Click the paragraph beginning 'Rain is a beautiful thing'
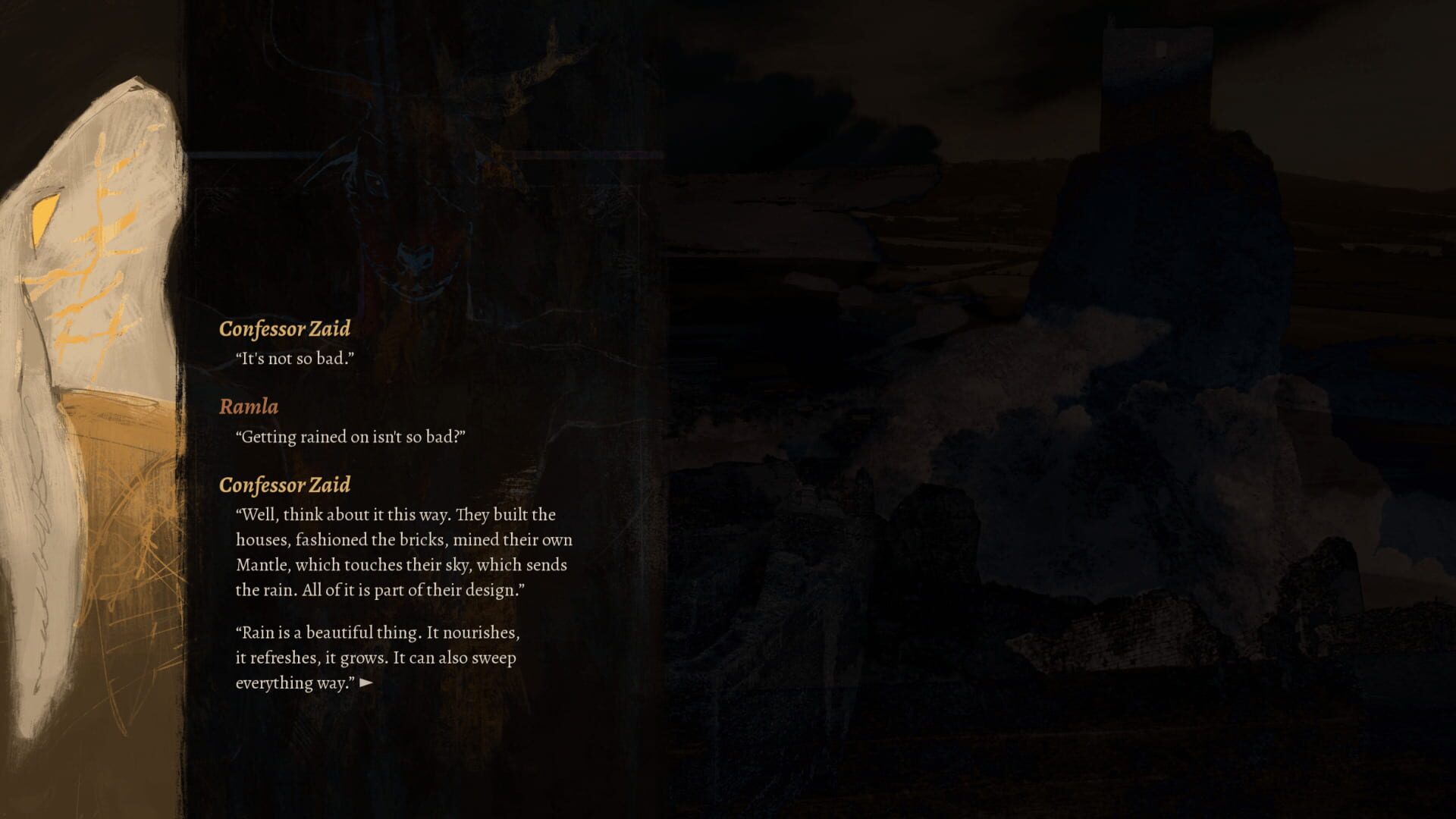Image resolution: width=1456 pixels, height=819 pixels. pos(375,658)
